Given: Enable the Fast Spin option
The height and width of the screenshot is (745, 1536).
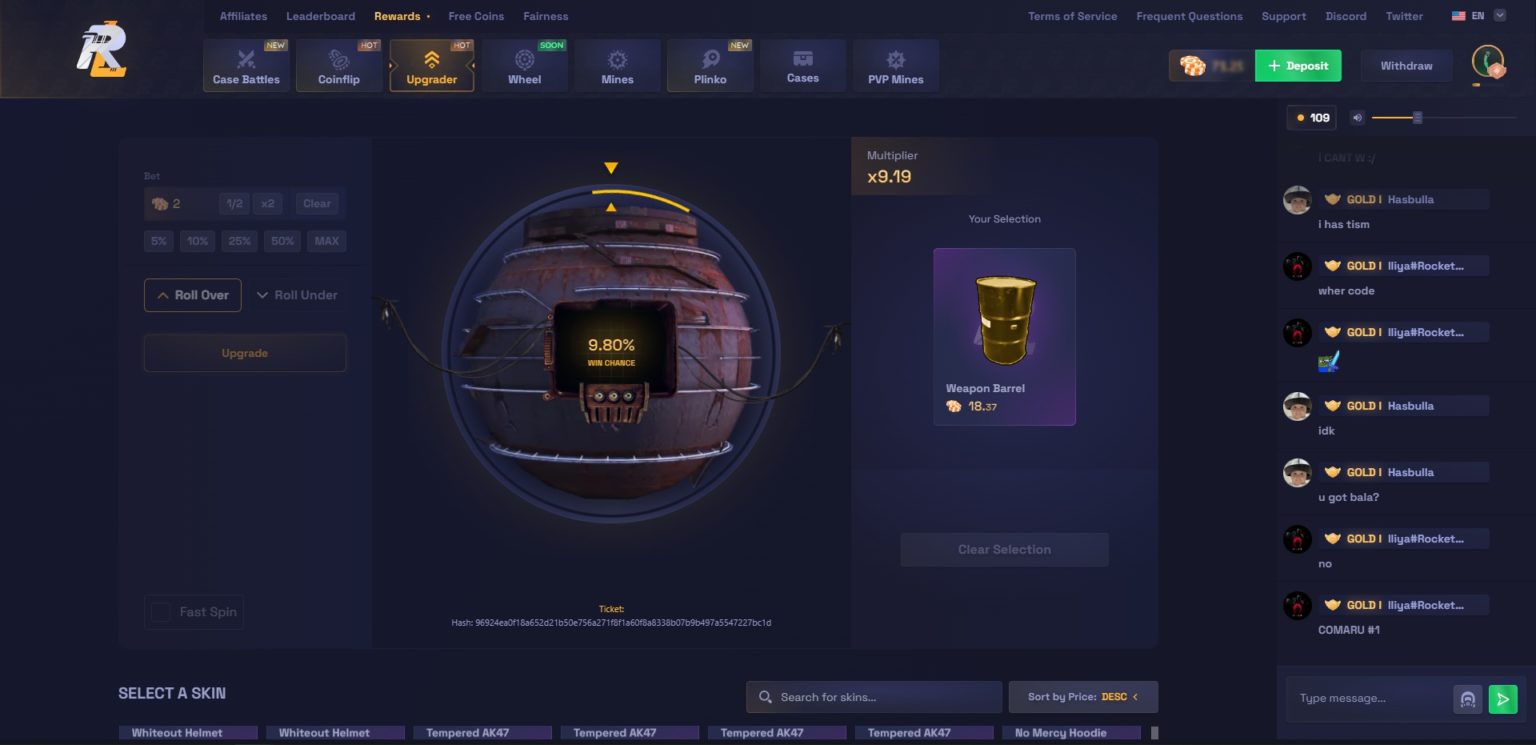Looking at the screenshot, I should (x=161, y=612).
